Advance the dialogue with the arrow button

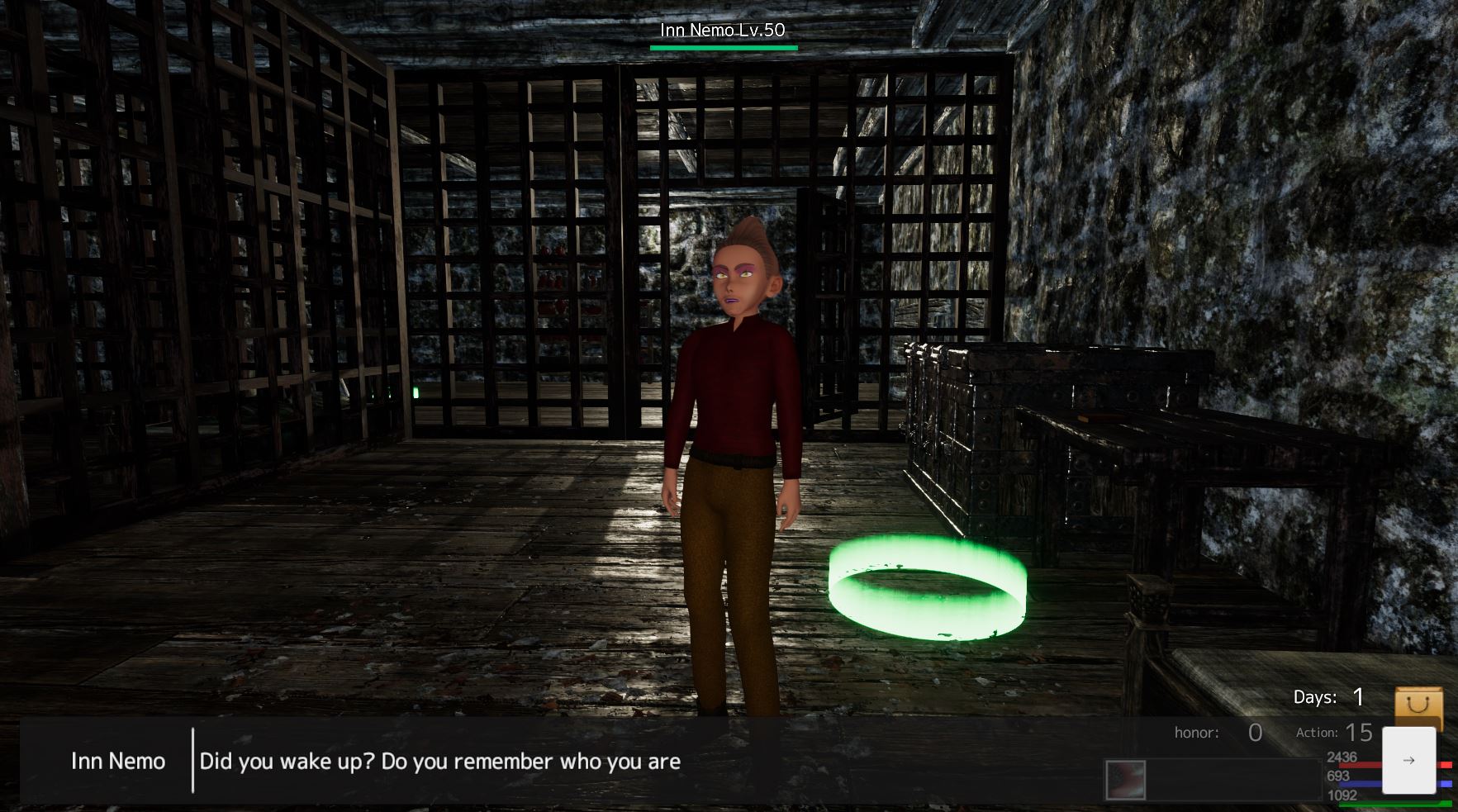[1408, 760]
